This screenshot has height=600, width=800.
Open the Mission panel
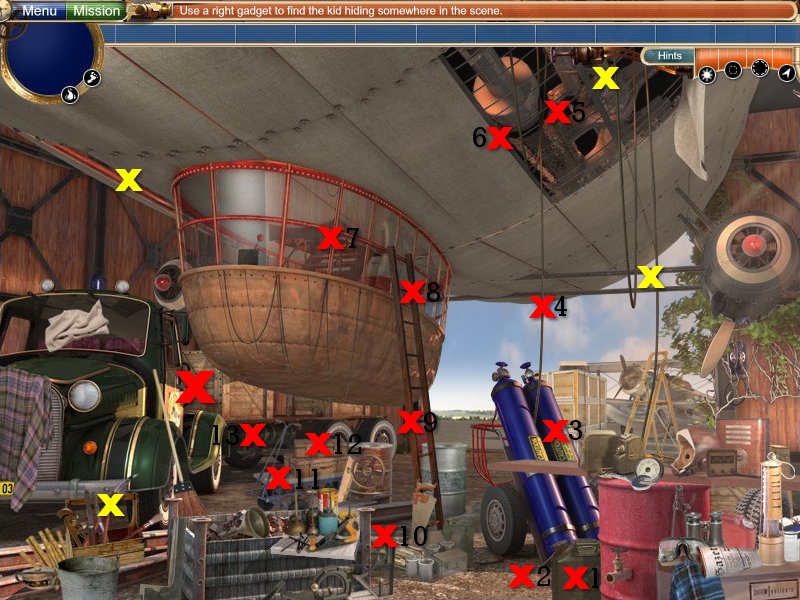click(x=97, y=11)
